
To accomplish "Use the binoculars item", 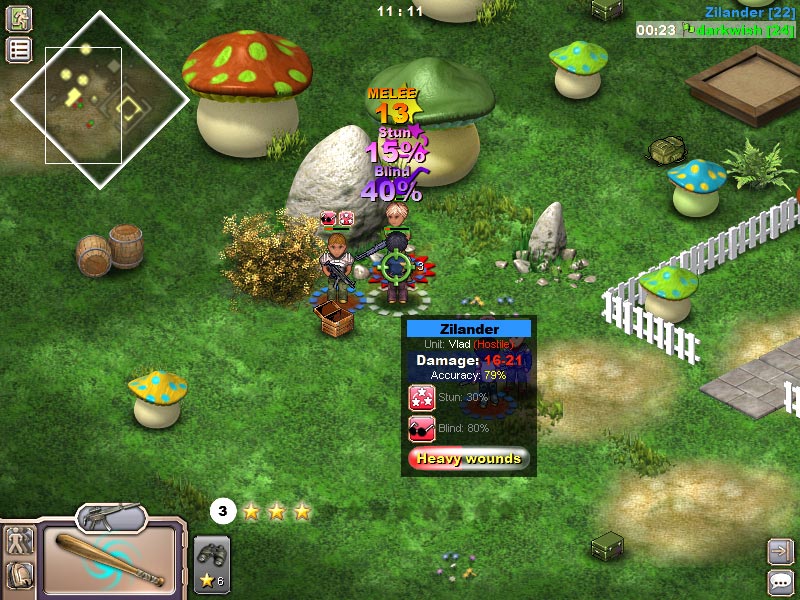I will click(212, 554).
